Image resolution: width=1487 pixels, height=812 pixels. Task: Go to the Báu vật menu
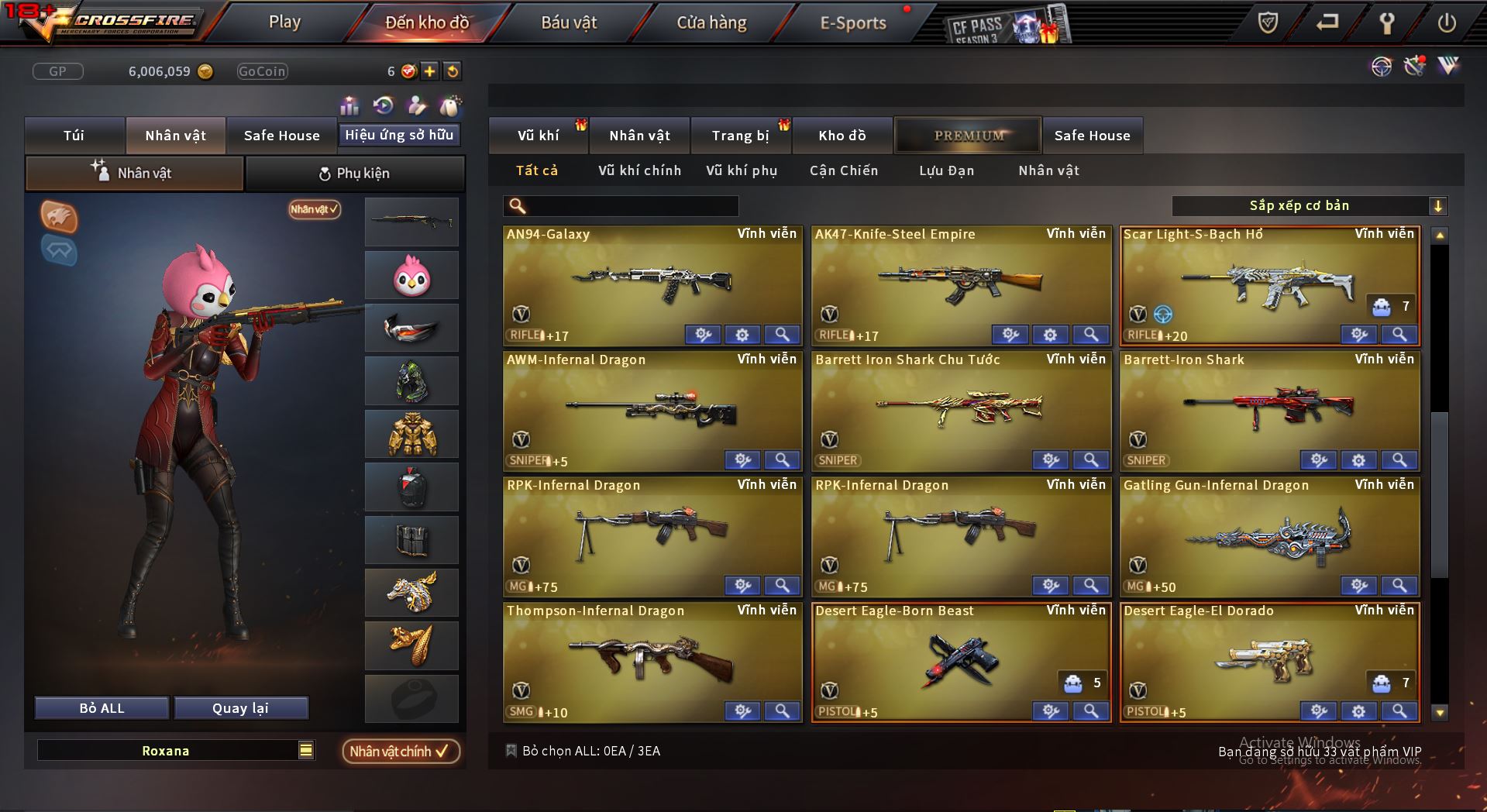pos(569,23)
